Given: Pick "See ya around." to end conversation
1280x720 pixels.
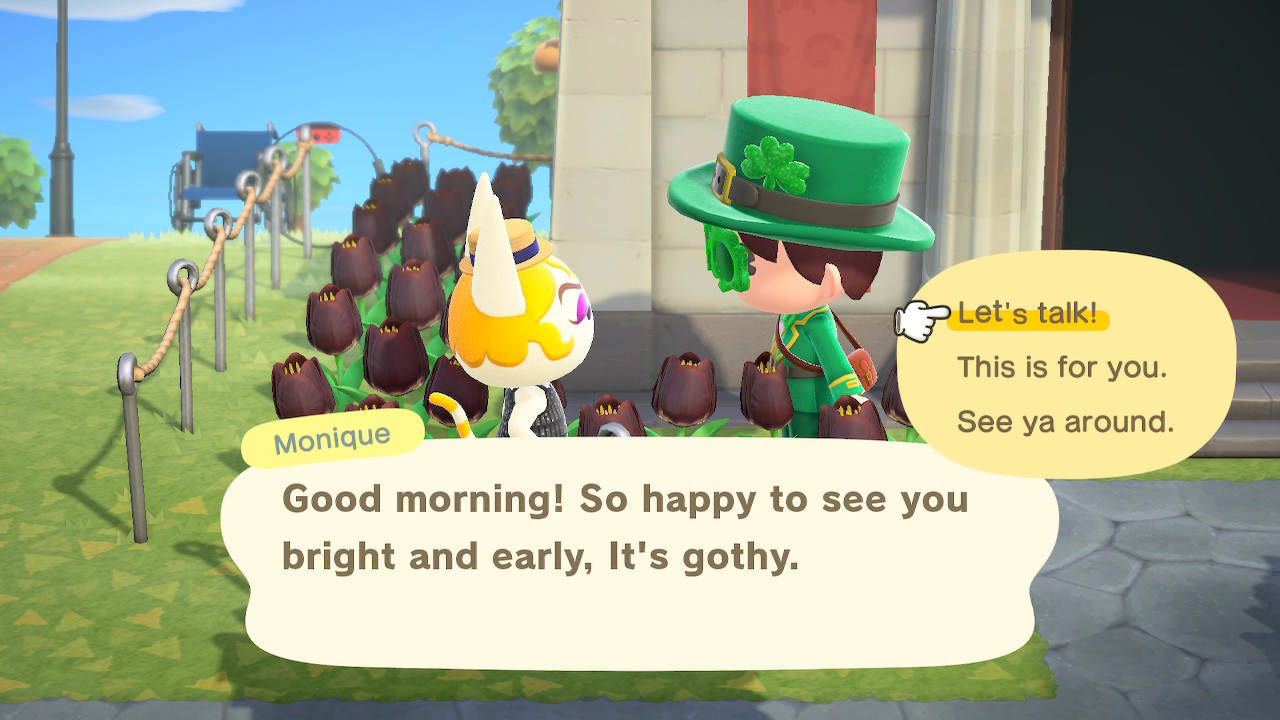Looking at the screenshot, I should (x=1065, y=422).
